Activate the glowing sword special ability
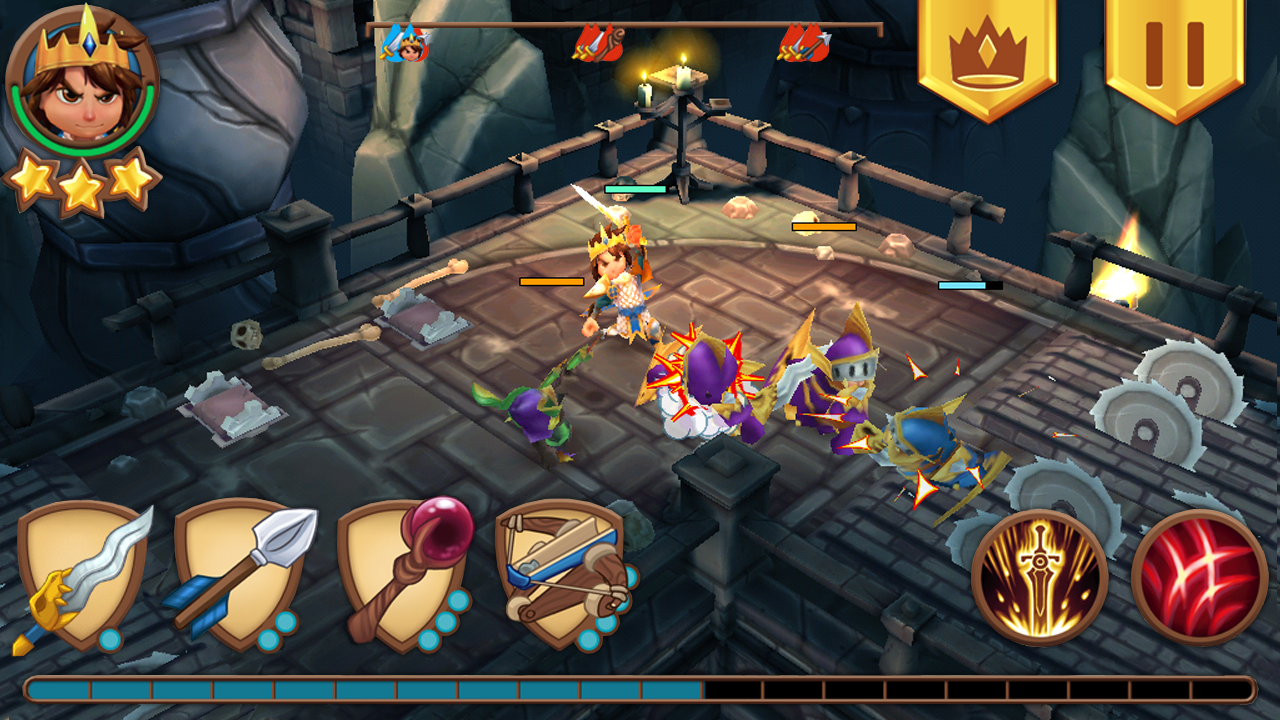This screenshot has width=1280, height=720. (x=1040, y=577)
